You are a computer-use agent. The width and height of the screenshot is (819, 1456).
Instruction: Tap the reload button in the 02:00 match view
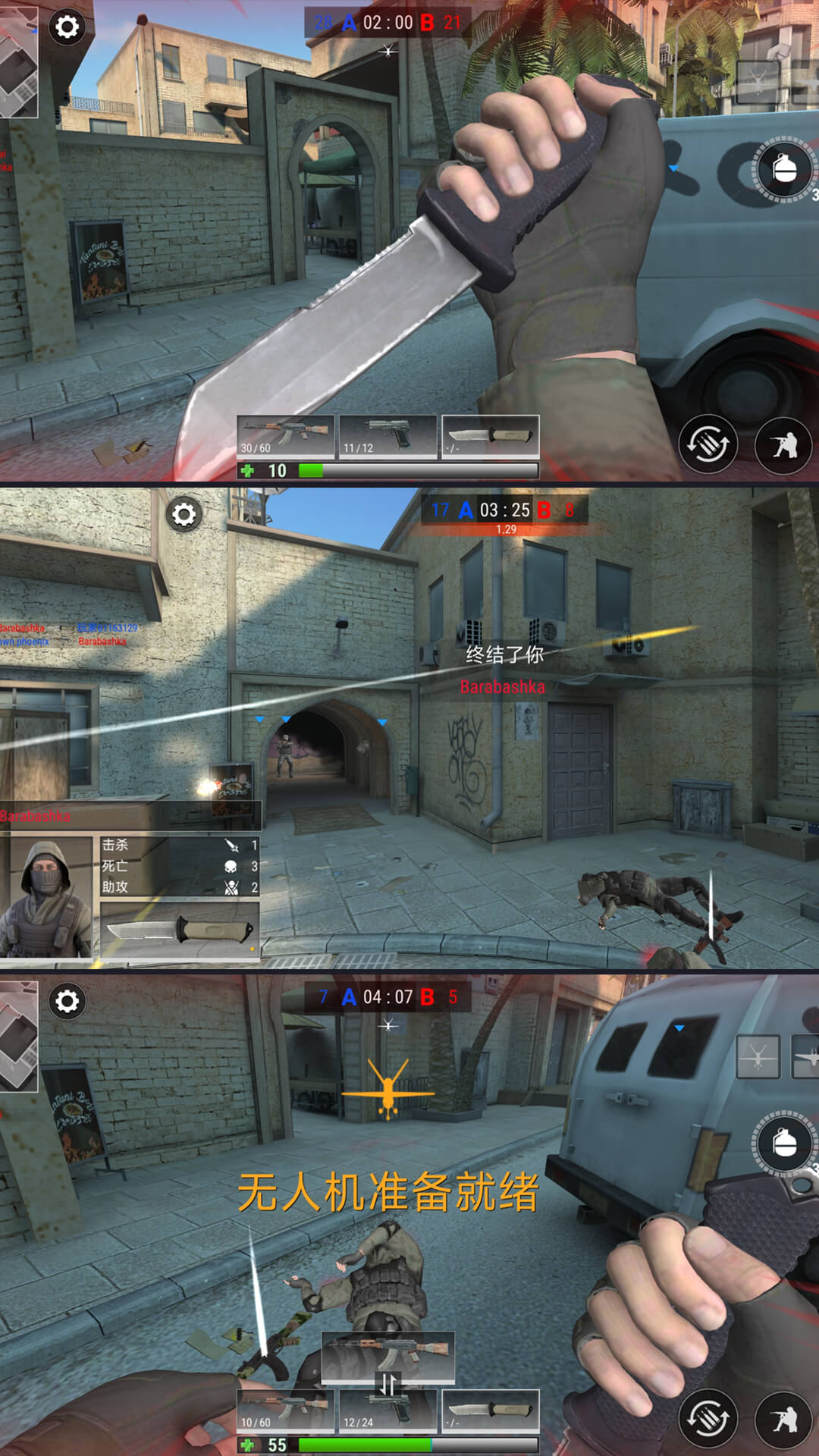coord(708,444)
